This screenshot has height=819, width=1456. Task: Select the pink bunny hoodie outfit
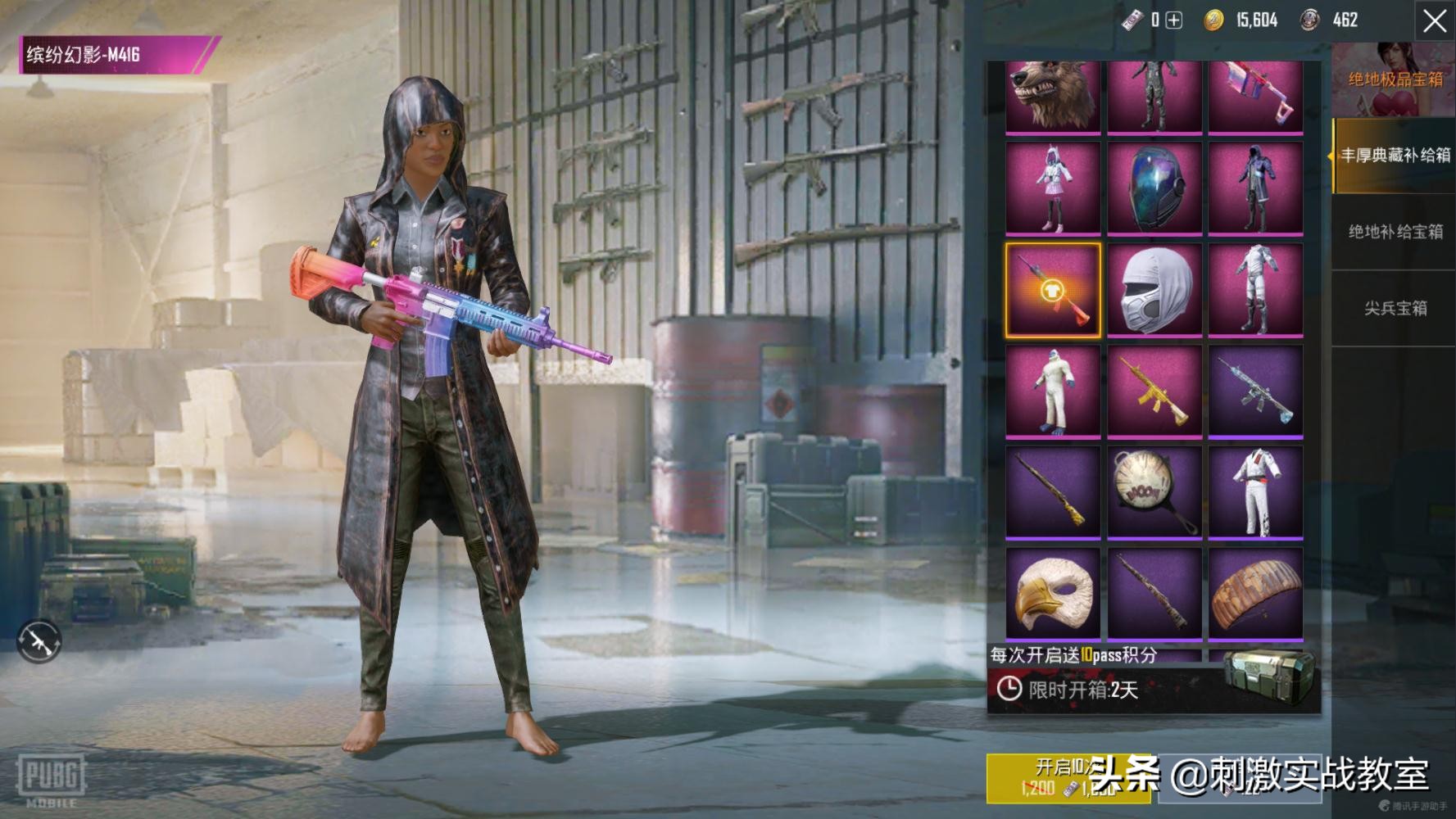pos(1053,188)
